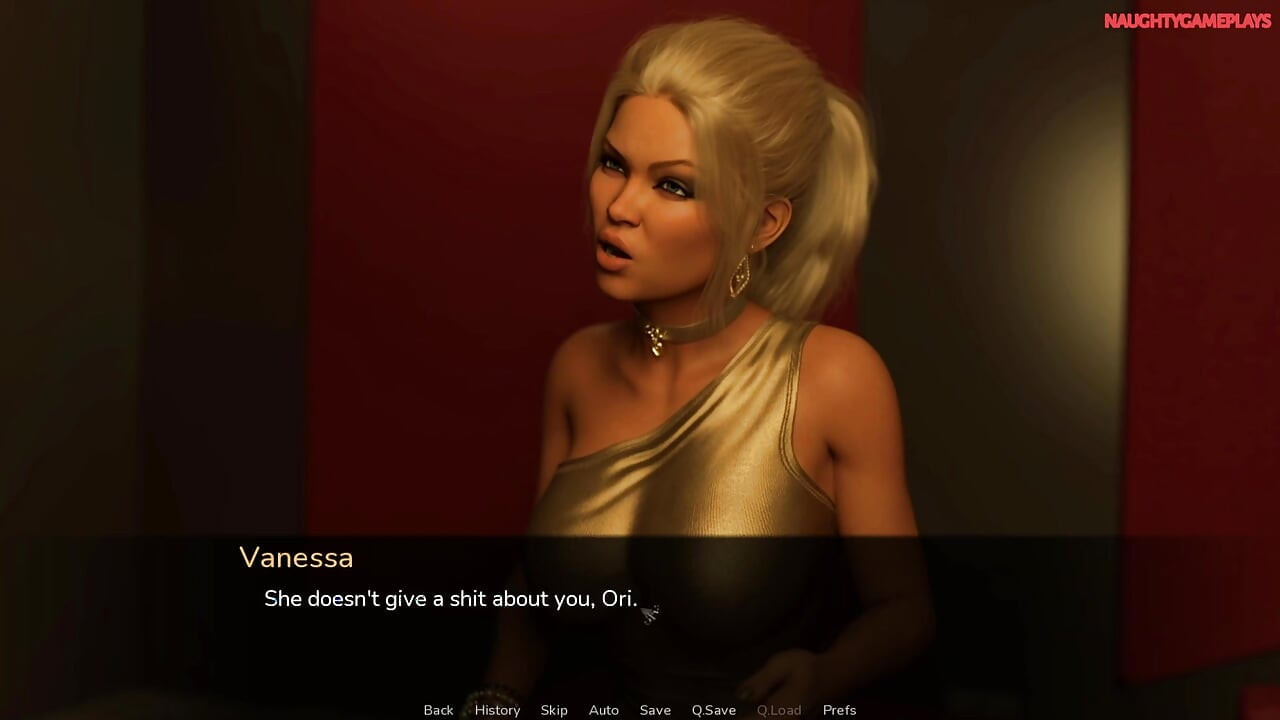This screenshot has height=720, width=1280.
Task: Go back one dialogue line
Action: point(438,710)
